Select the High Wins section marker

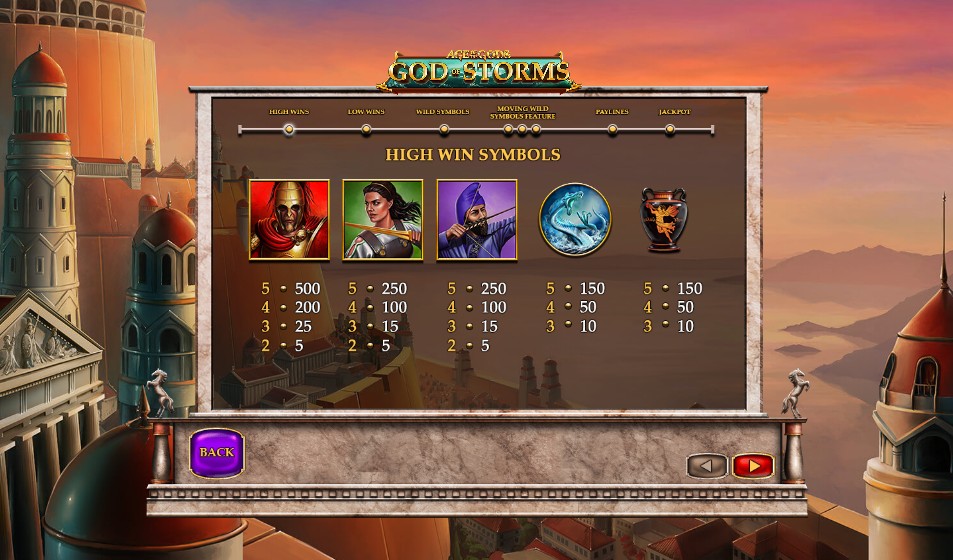tap(289, 129)
